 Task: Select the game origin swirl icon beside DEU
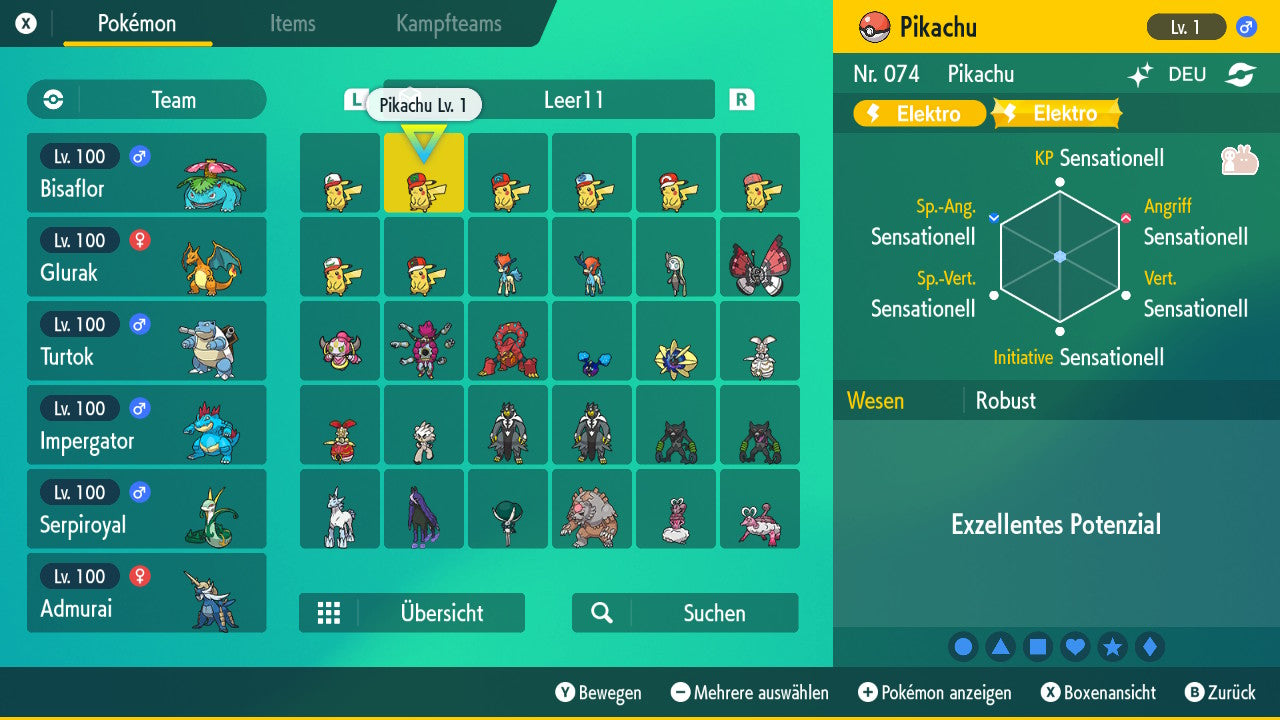tap(1240, 74)
